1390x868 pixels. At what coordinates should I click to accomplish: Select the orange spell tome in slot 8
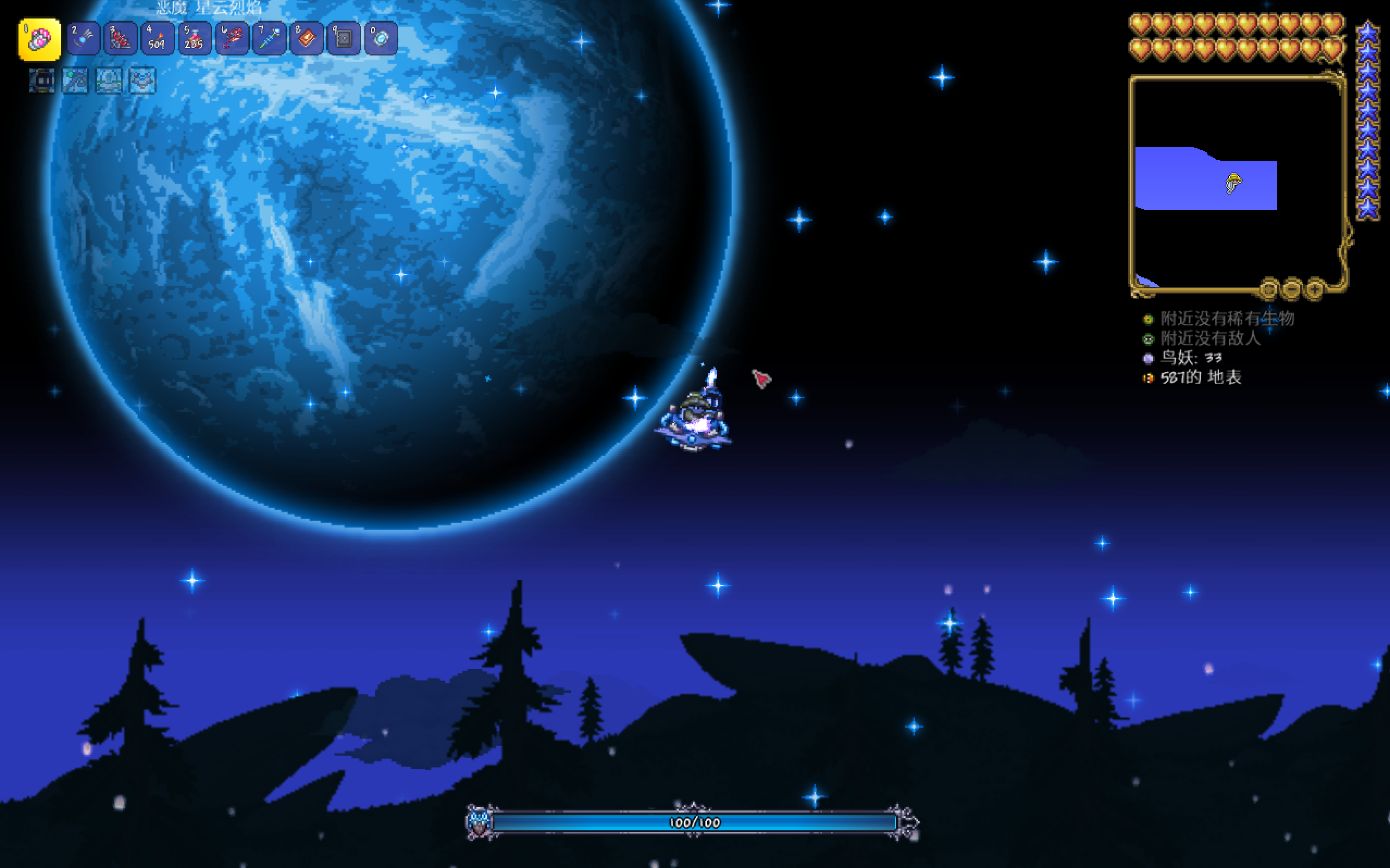(x=307, y=39)
